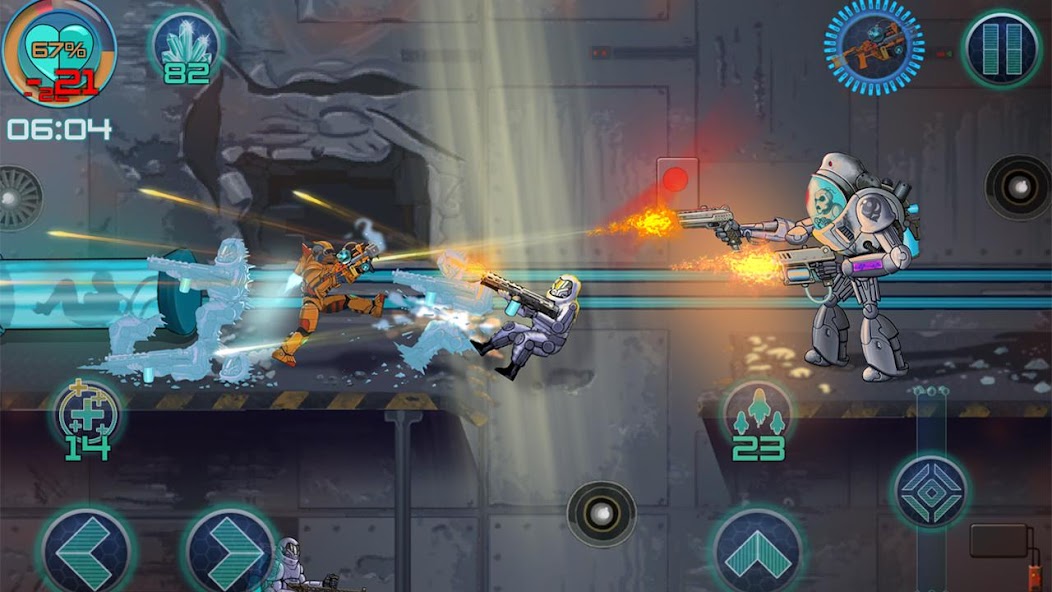Activate the hexagon shield button
The height and width of the screenshot is (592, 1052).
click(x=929, y=491)
